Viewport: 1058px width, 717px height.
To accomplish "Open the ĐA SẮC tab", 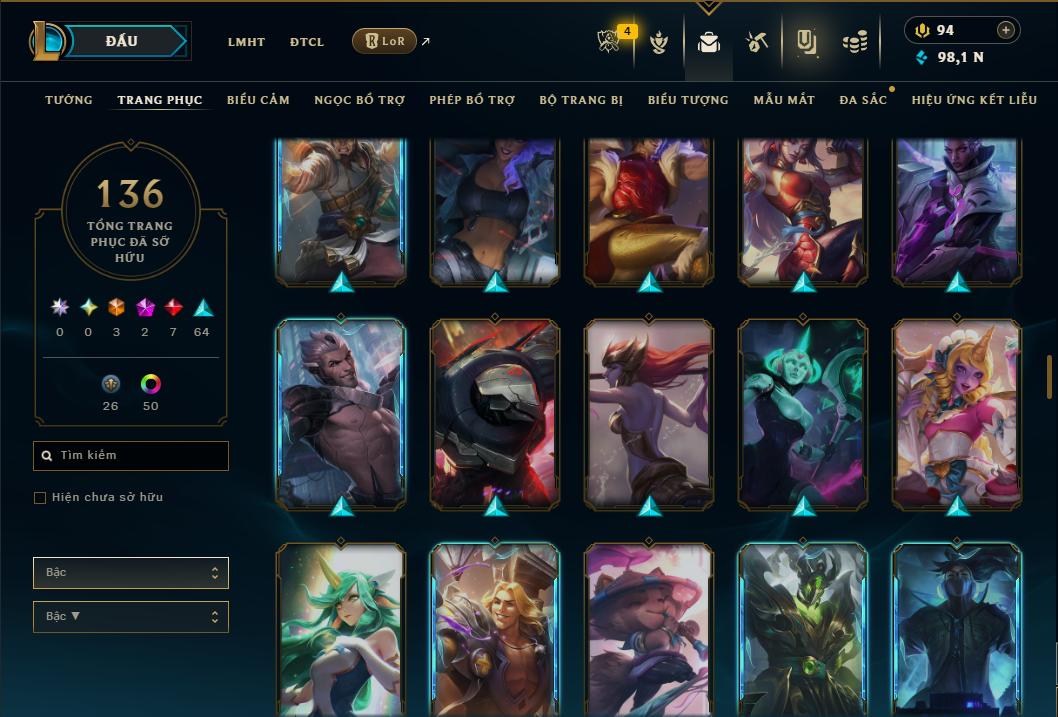I will (x=863, y=100).
